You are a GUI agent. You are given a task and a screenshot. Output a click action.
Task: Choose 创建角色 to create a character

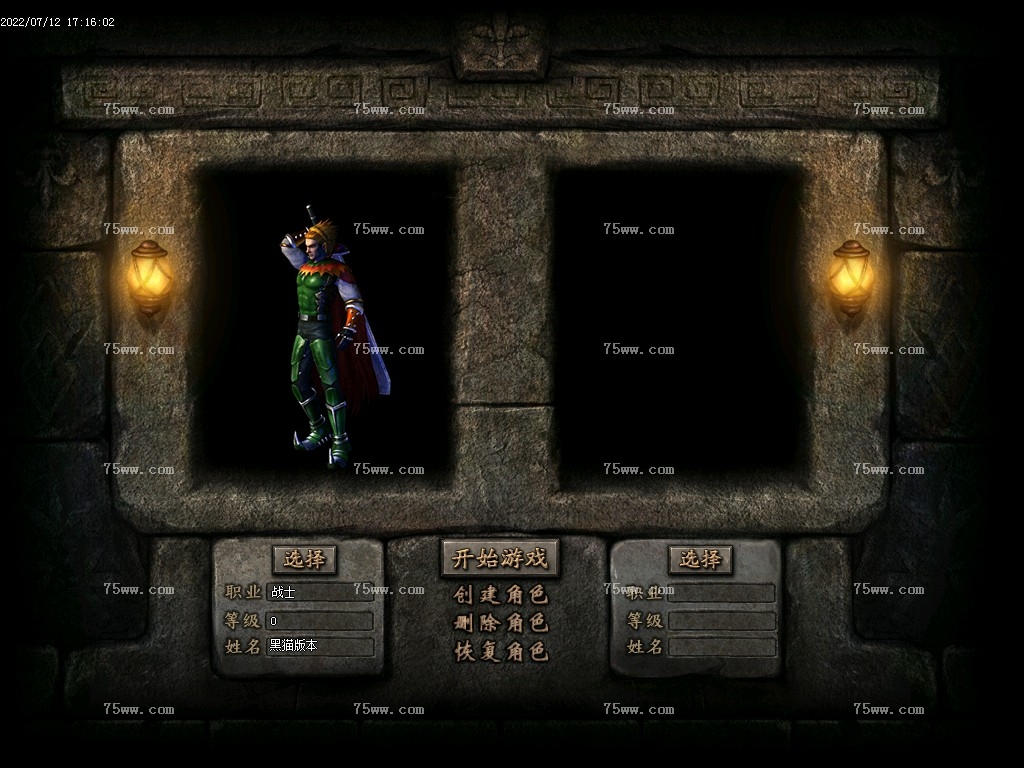coord(500,595)
